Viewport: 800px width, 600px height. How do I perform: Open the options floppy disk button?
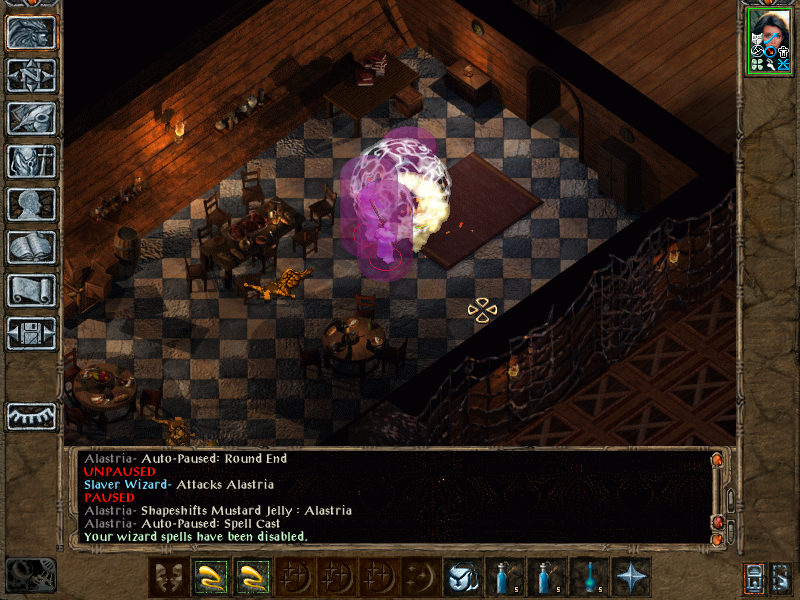[x=31, y=333]
